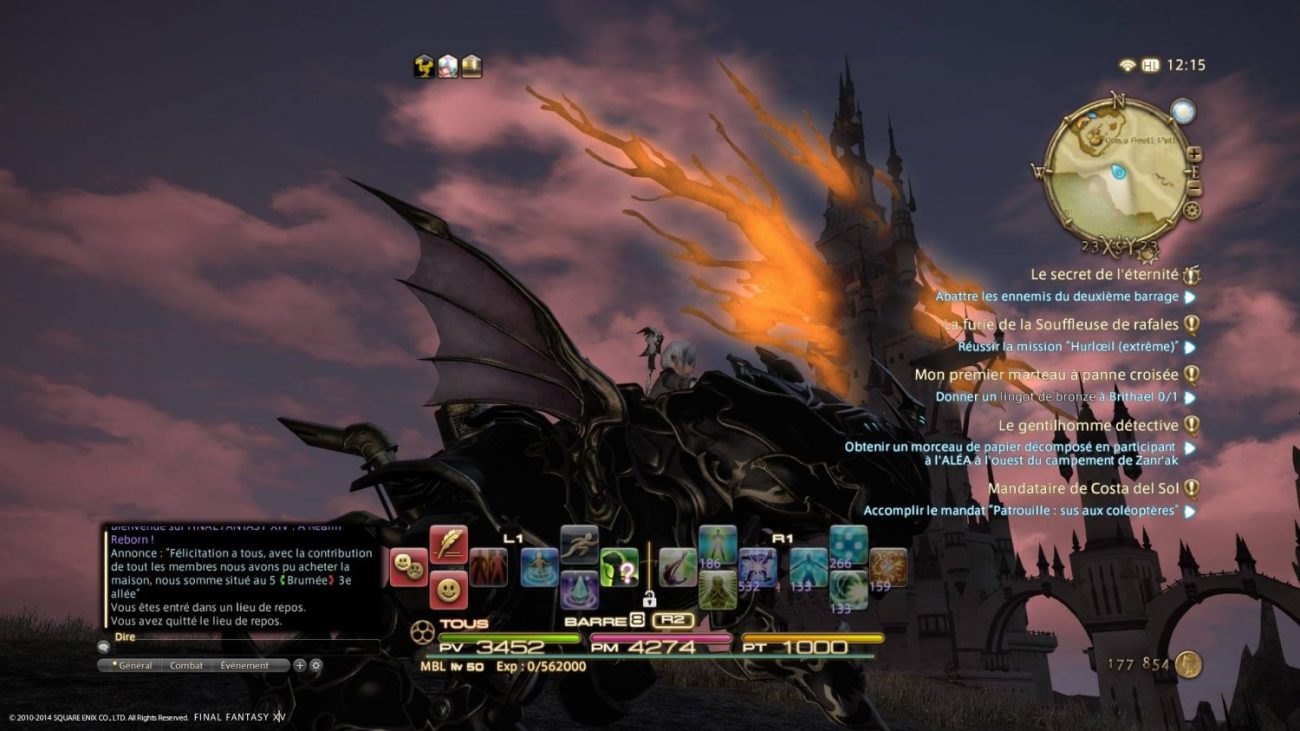Use the sprinting figure ability
The height and width of the screenshot is (731, 1300).
coord(579,544)
